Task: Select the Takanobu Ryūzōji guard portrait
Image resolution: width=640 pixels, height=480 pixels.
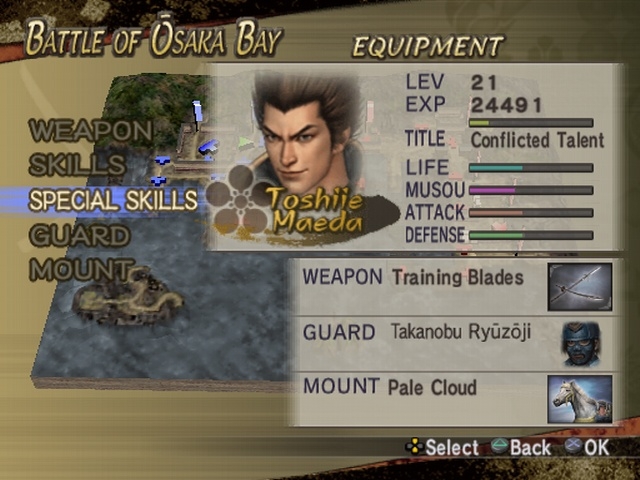Action: 580,343
